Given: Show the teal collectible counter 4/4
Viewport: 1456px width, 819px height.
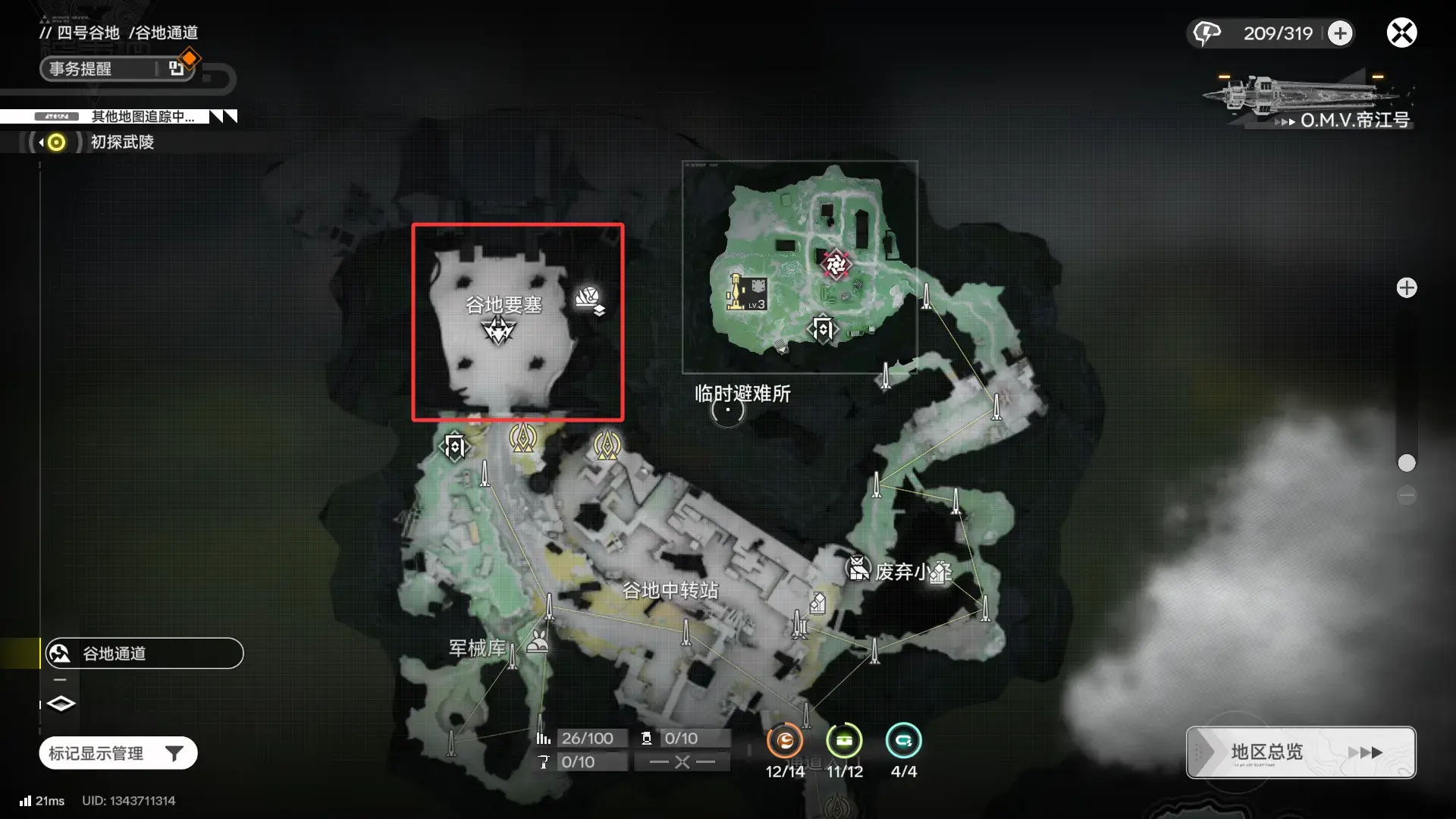Looking at the screenshot, I should pyautogui.click(x=903, y=741).
